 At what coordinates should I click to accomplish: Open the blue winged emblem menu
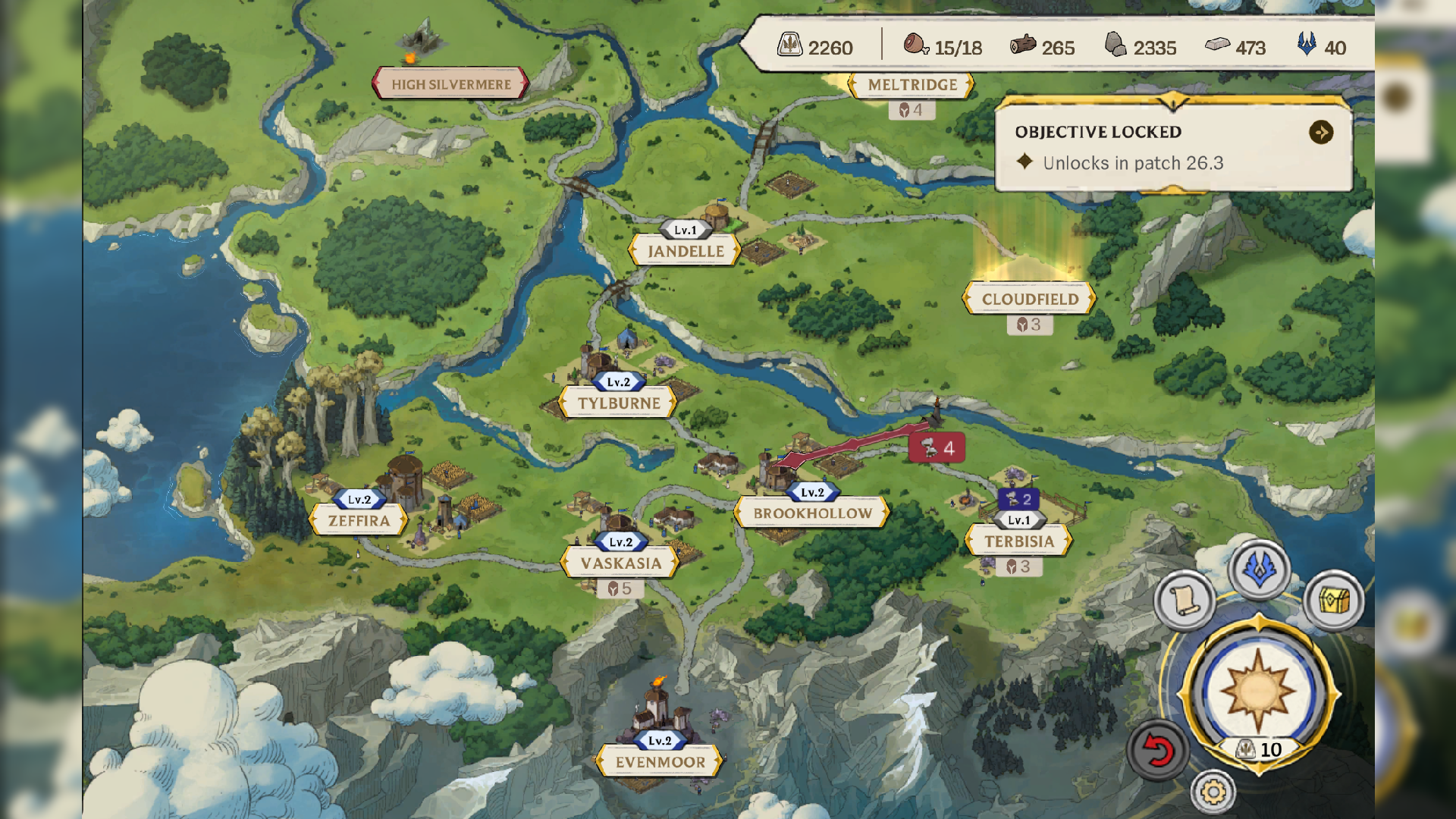click(x=1259, y=570)
